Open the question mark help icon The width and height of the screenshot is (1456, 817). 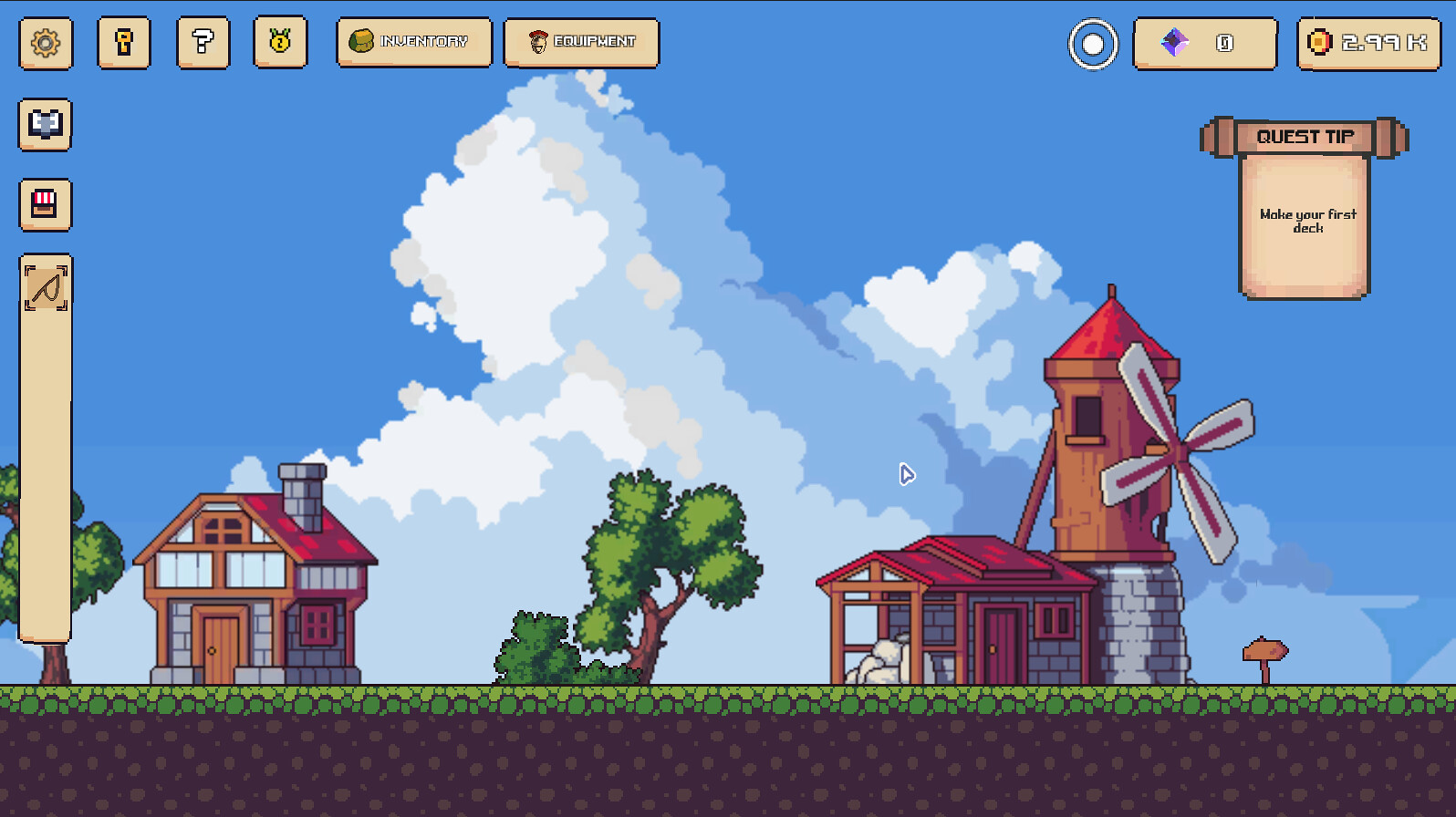pos(202,42)
